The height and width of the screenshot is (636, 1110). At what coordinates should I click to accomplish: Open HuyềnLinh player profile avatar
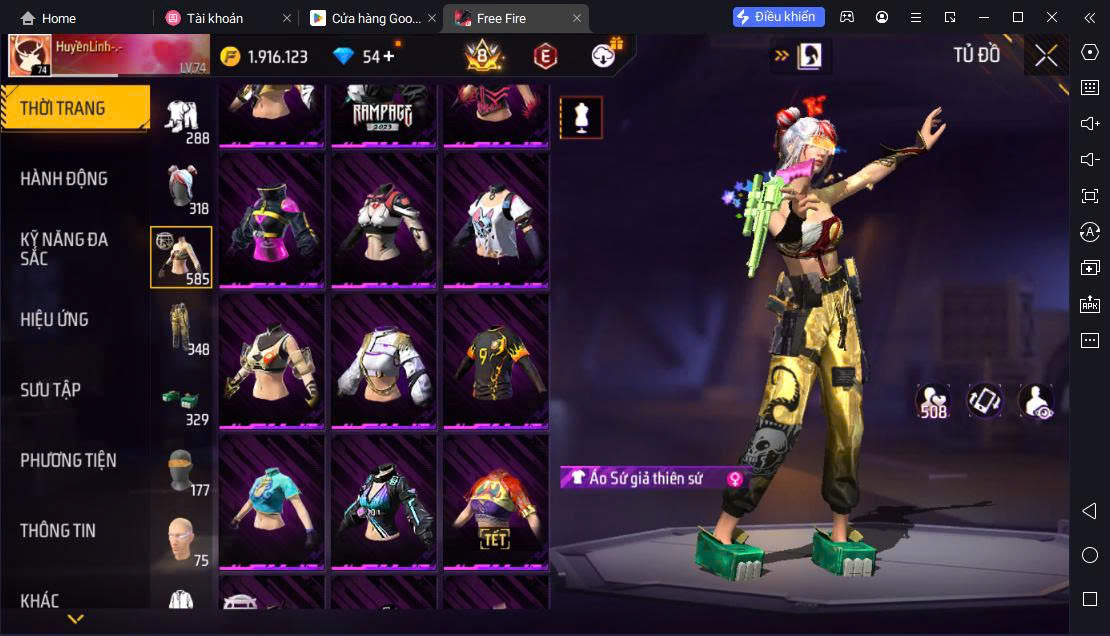click(x=30, y=56)
